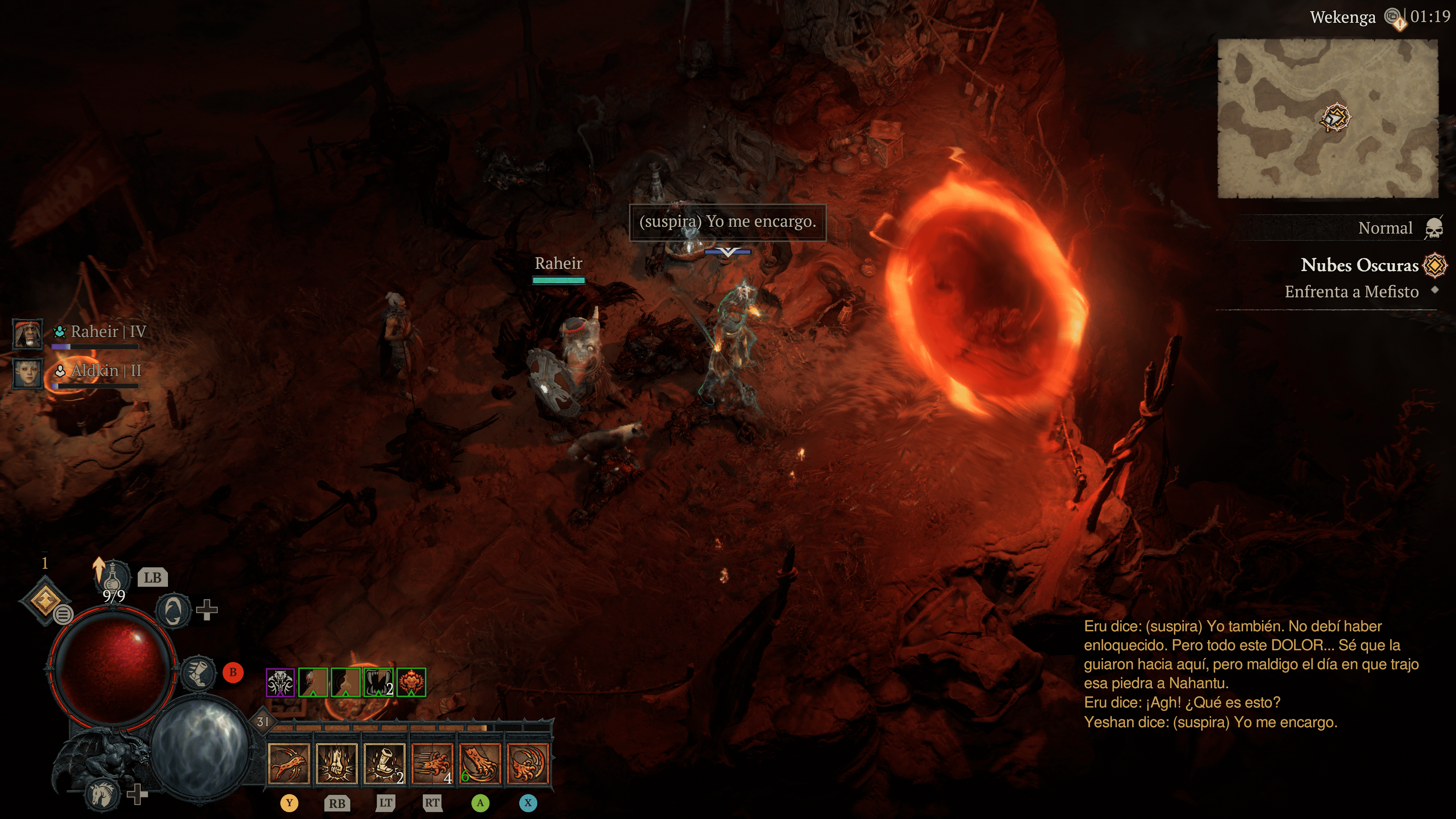Image resolution: width=1456 pixels, height=819 pixels.
Task: Activate the curled ravager claw skill
Action: click(x=528, y=764)
